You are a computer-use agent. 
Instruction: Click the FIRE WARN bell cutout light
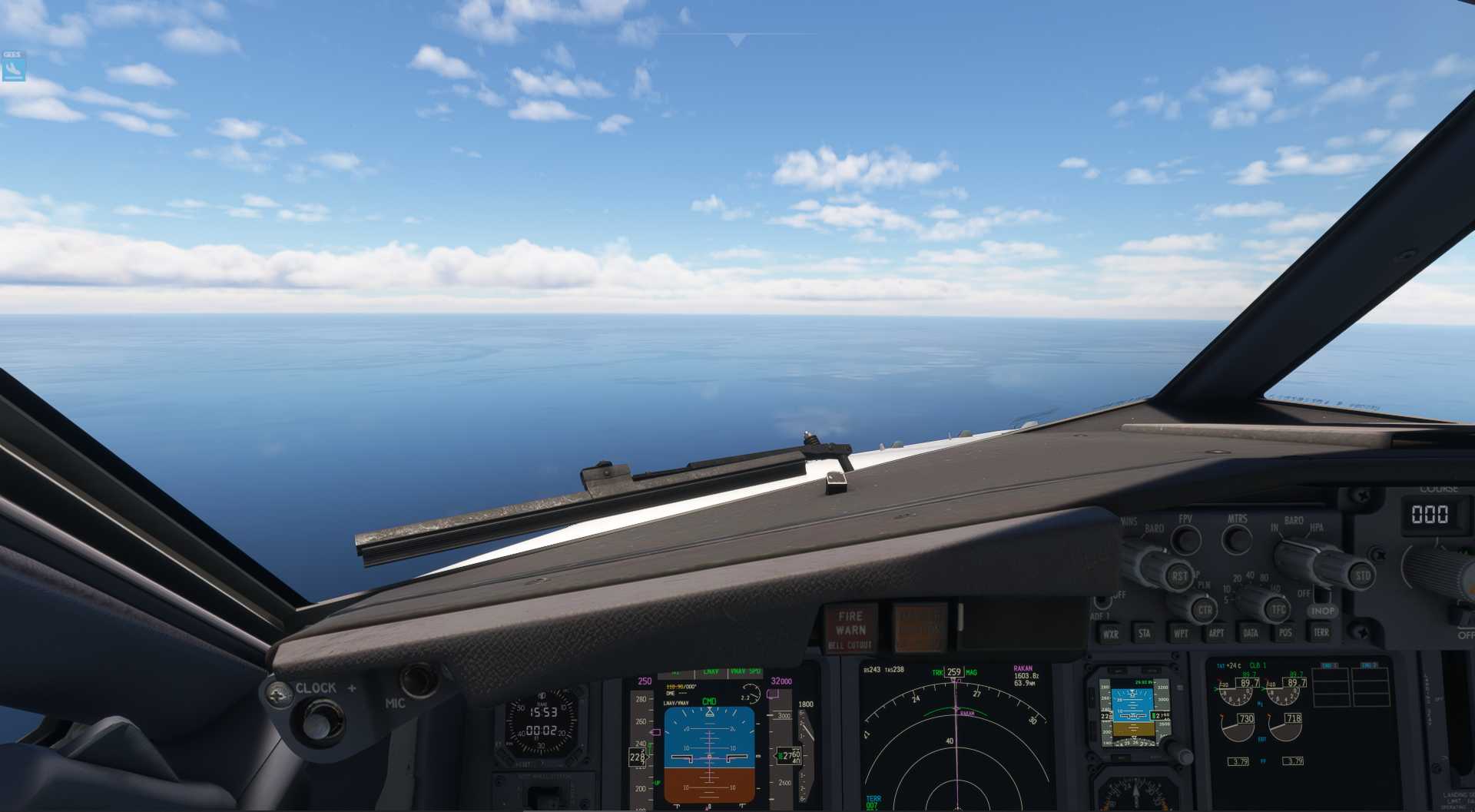click(x=850, y=628)
